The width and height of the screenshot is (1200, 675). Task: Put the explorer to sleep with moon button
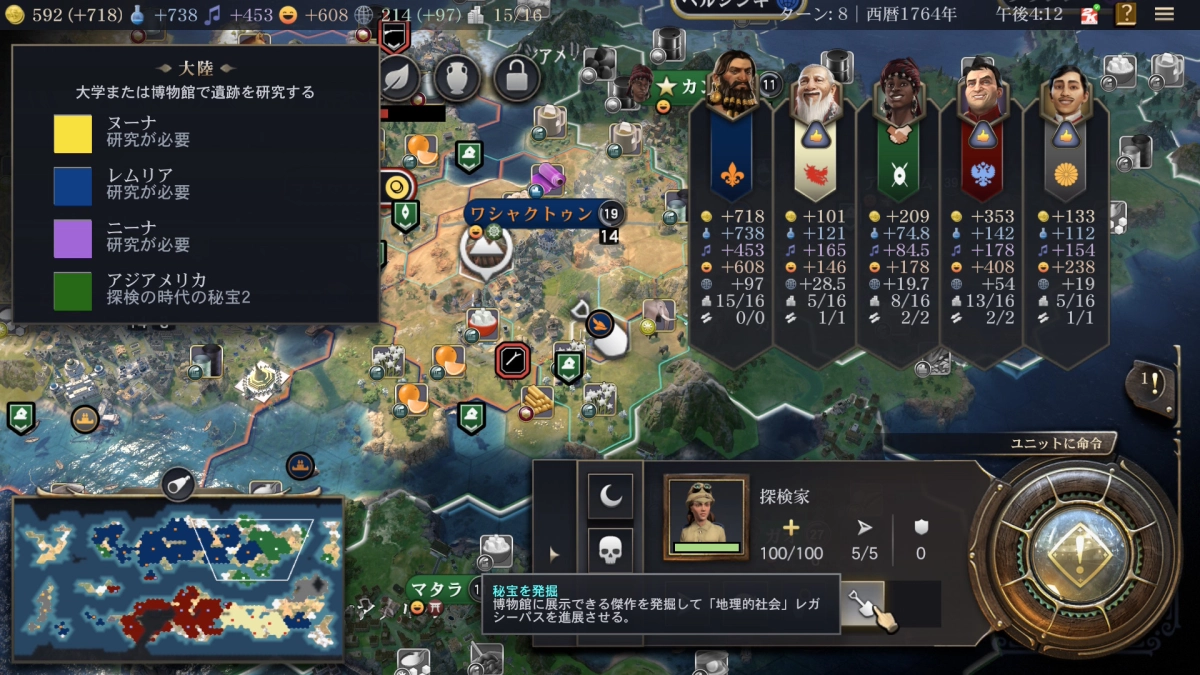[610, 495]
